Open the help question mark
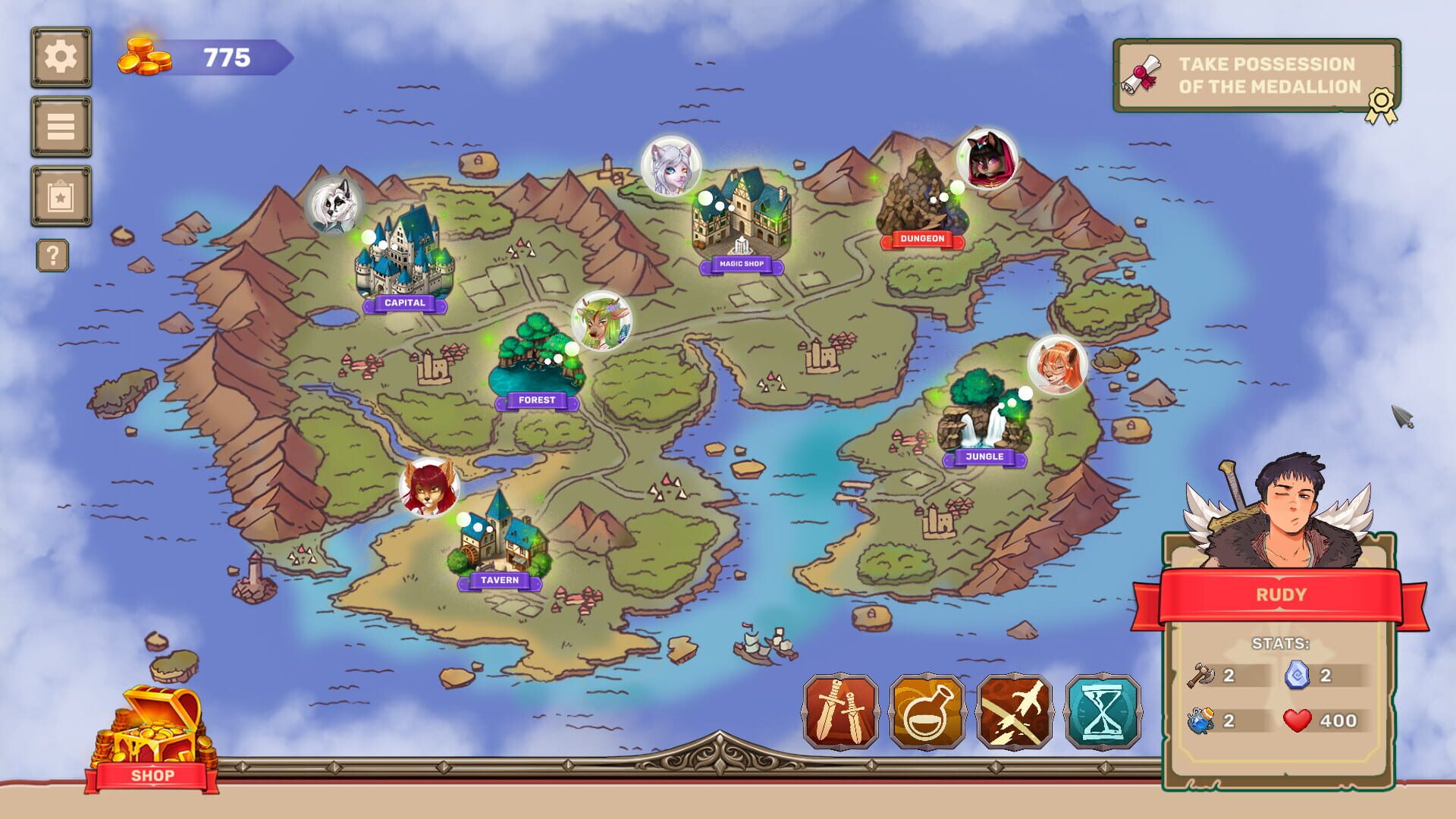The image size is (1456, 819). (x=52, y=255)
